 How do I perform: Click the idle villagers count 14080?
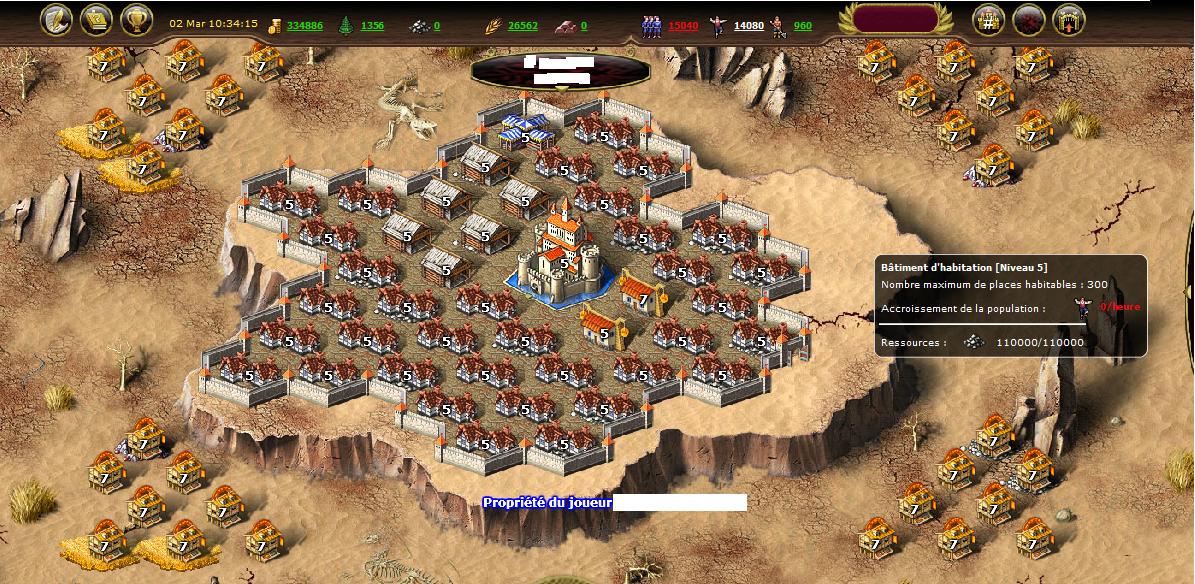[749, 25]
